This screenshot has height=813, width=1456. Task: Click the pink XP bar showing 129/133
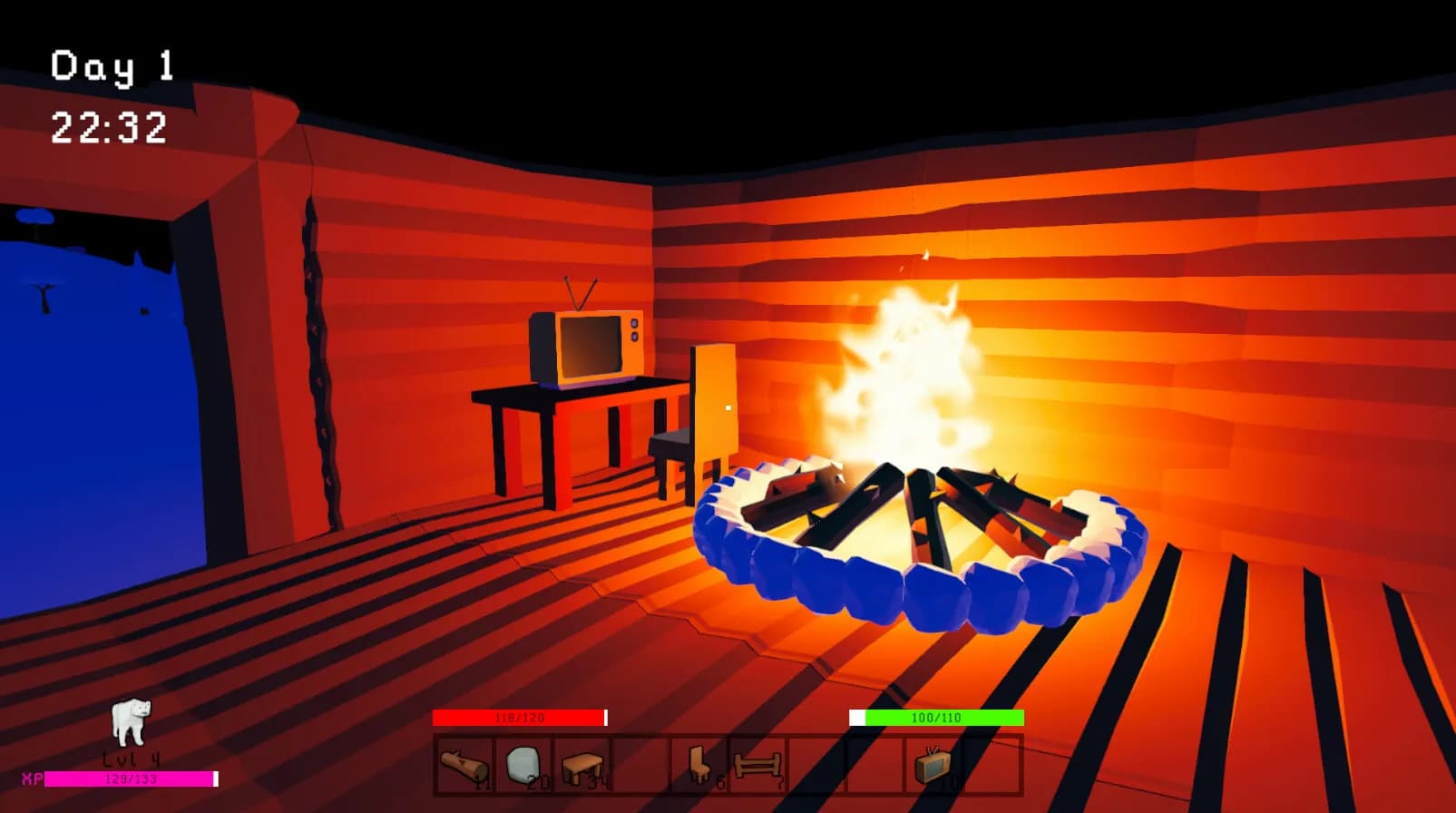pos(132,779)
